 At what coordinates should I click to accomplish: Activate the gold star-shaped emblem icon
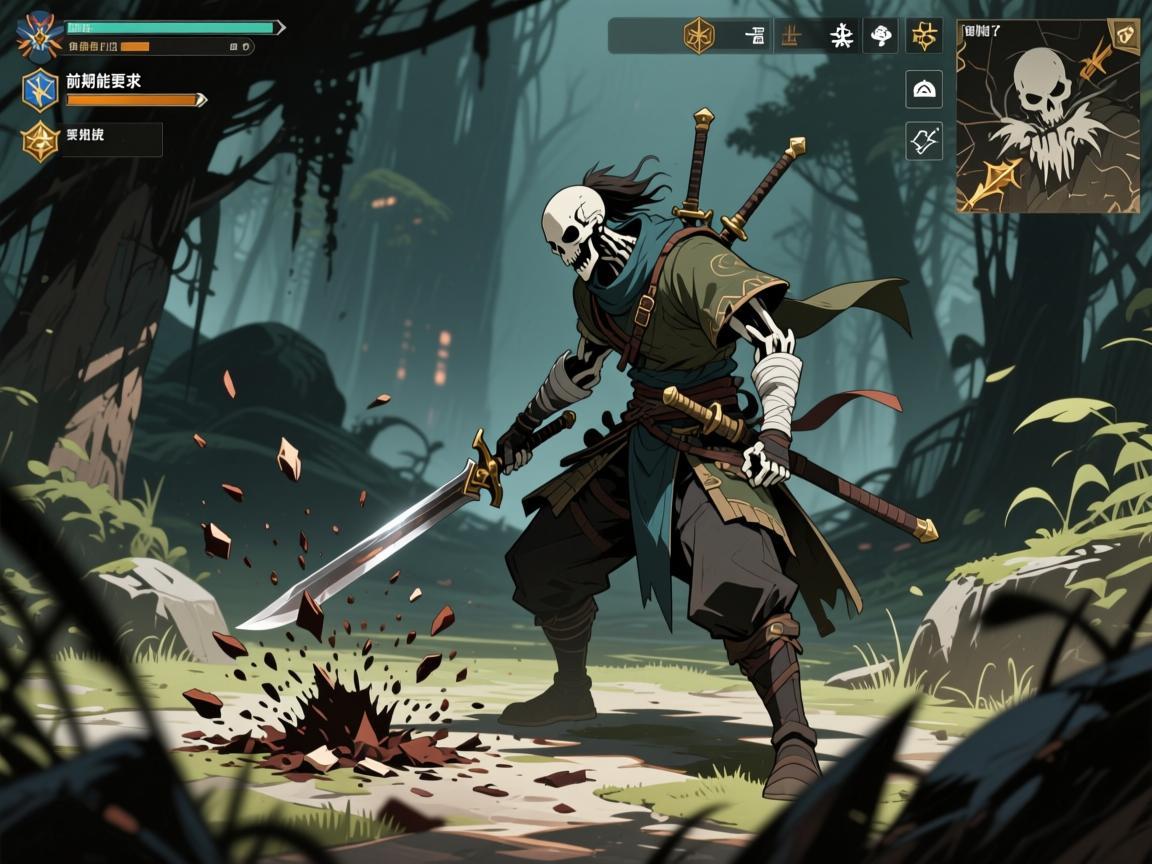41,141
